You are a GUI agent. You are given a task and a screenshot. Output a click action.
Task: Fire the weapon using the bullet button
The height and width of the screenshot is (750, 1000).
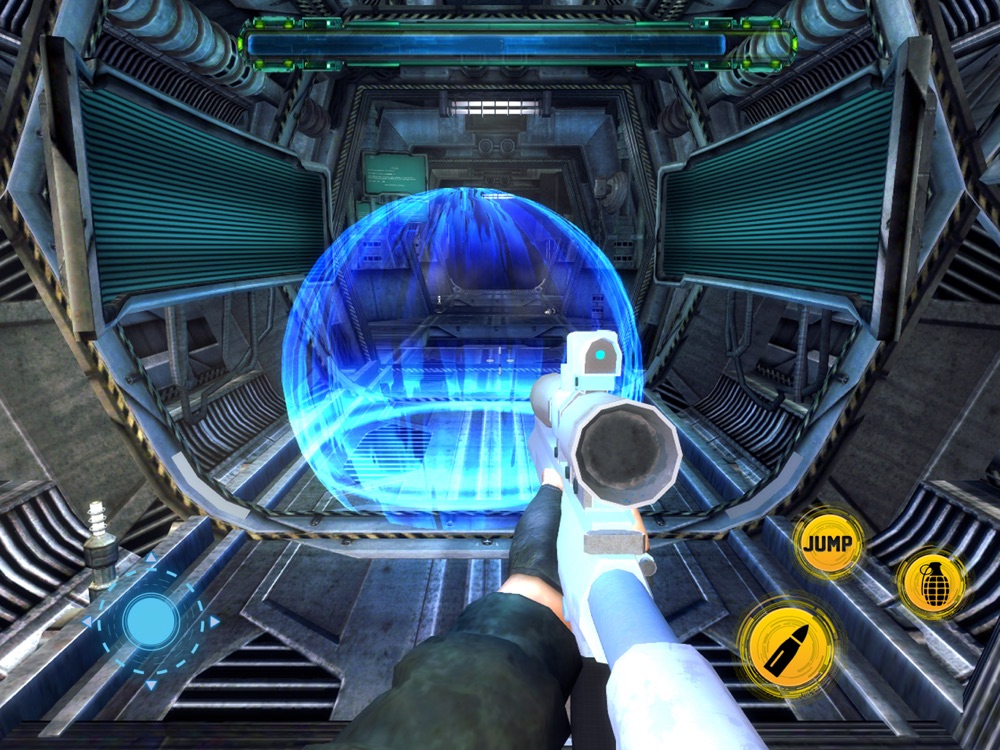click(x=787, y=646)
